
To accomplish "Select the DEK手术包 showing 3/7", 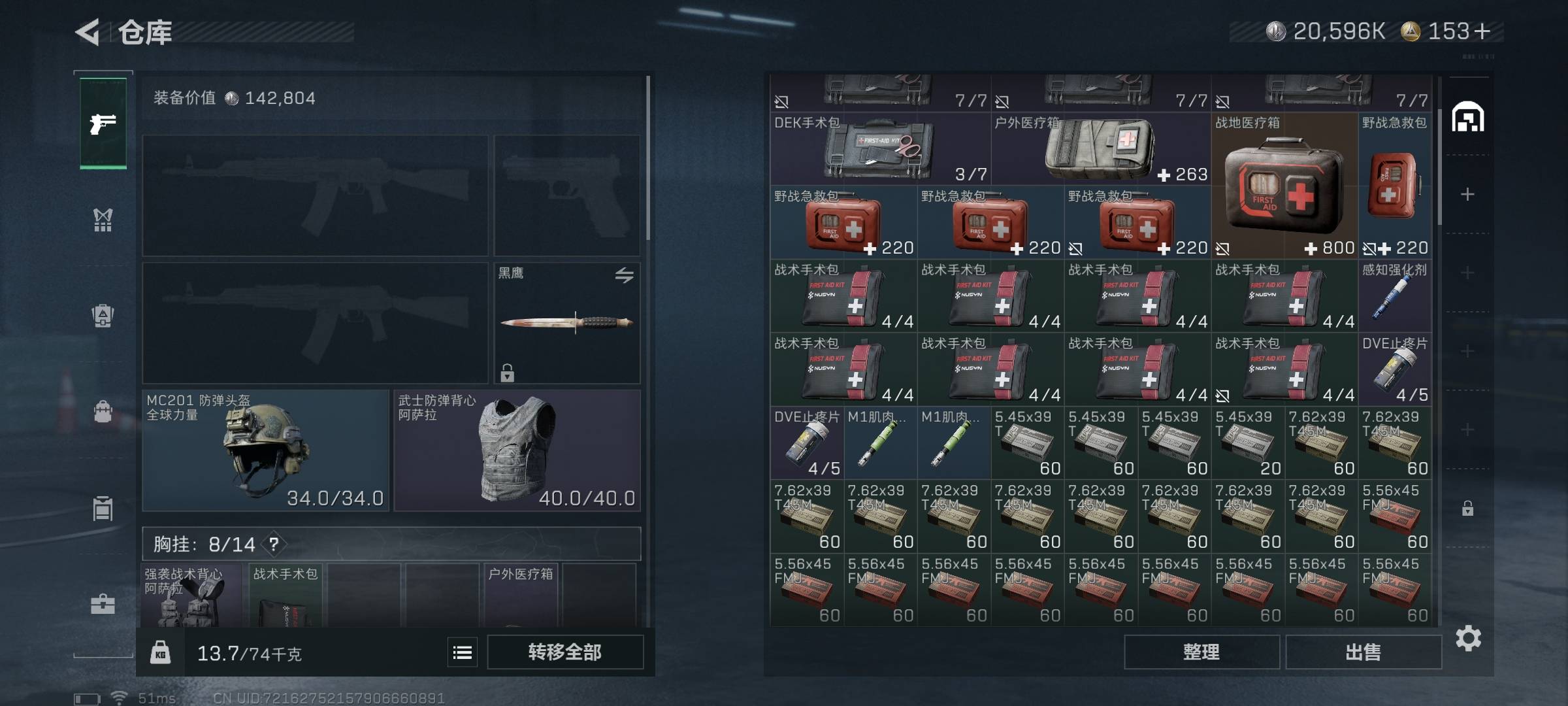I will (x=879, y=150).
